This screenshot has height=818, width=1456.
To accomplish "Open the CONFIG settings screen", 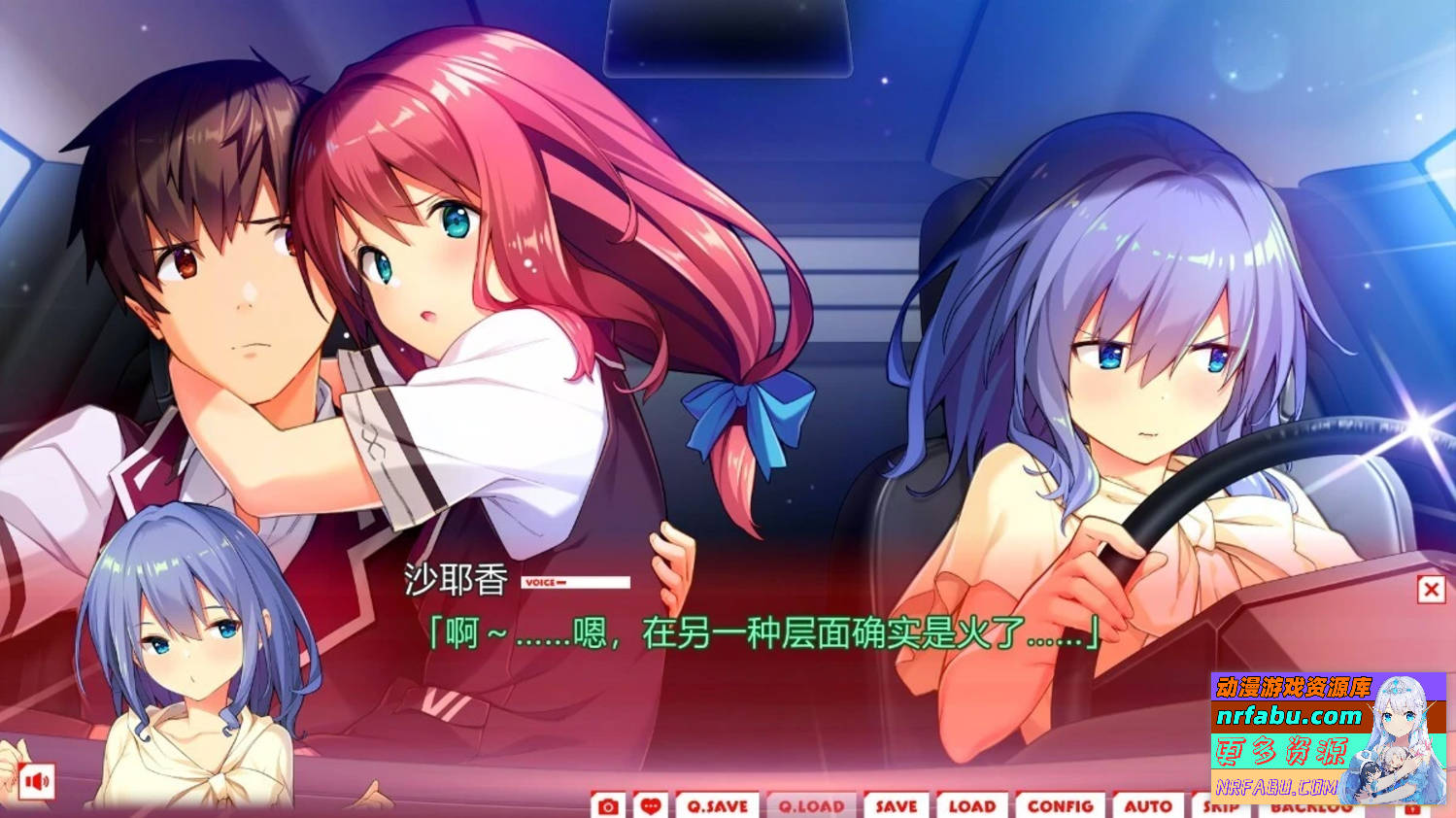I will [x=1061, y=805].
